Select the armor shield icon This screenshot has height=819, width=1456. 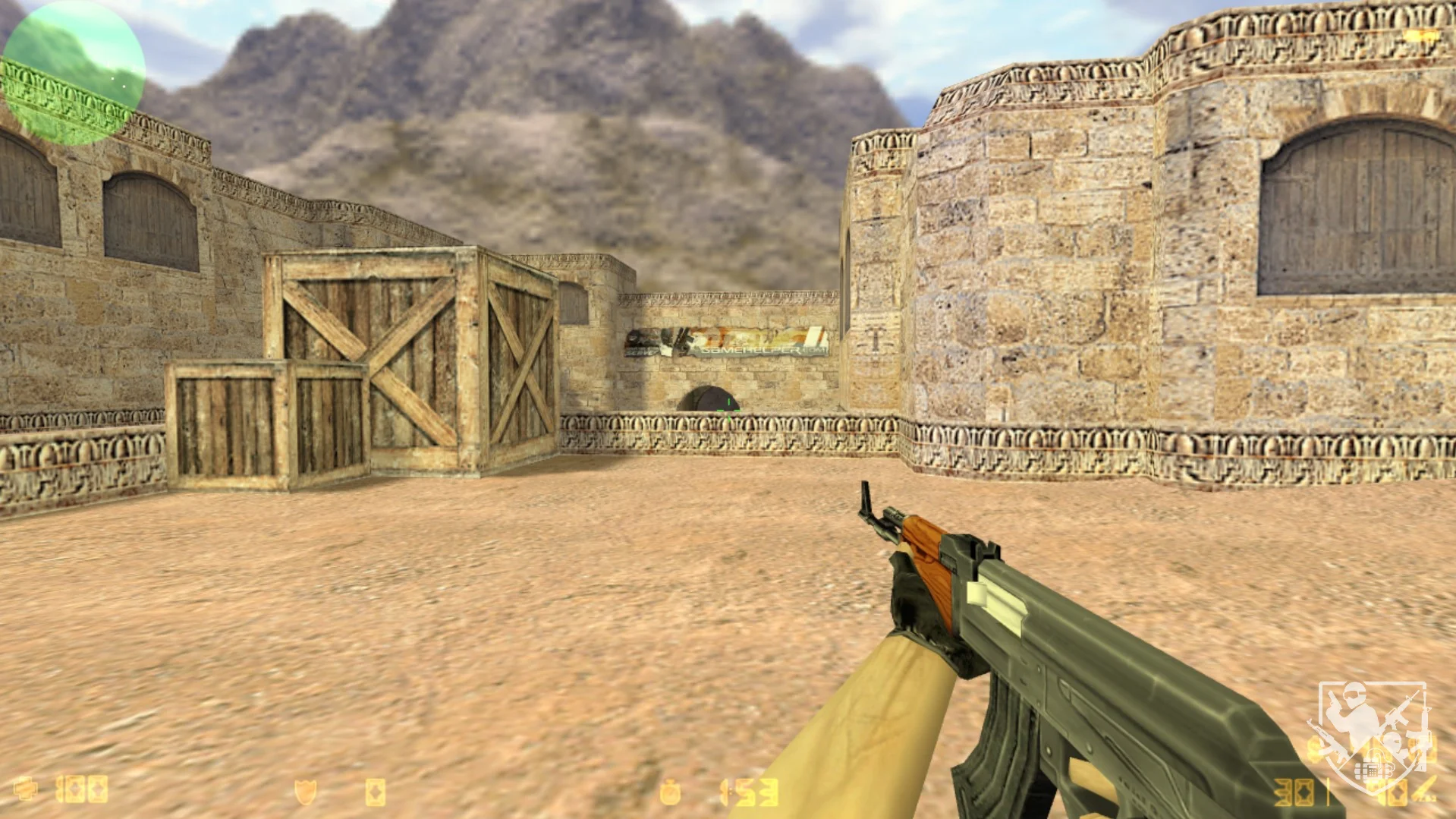click(x=305, y=792)
